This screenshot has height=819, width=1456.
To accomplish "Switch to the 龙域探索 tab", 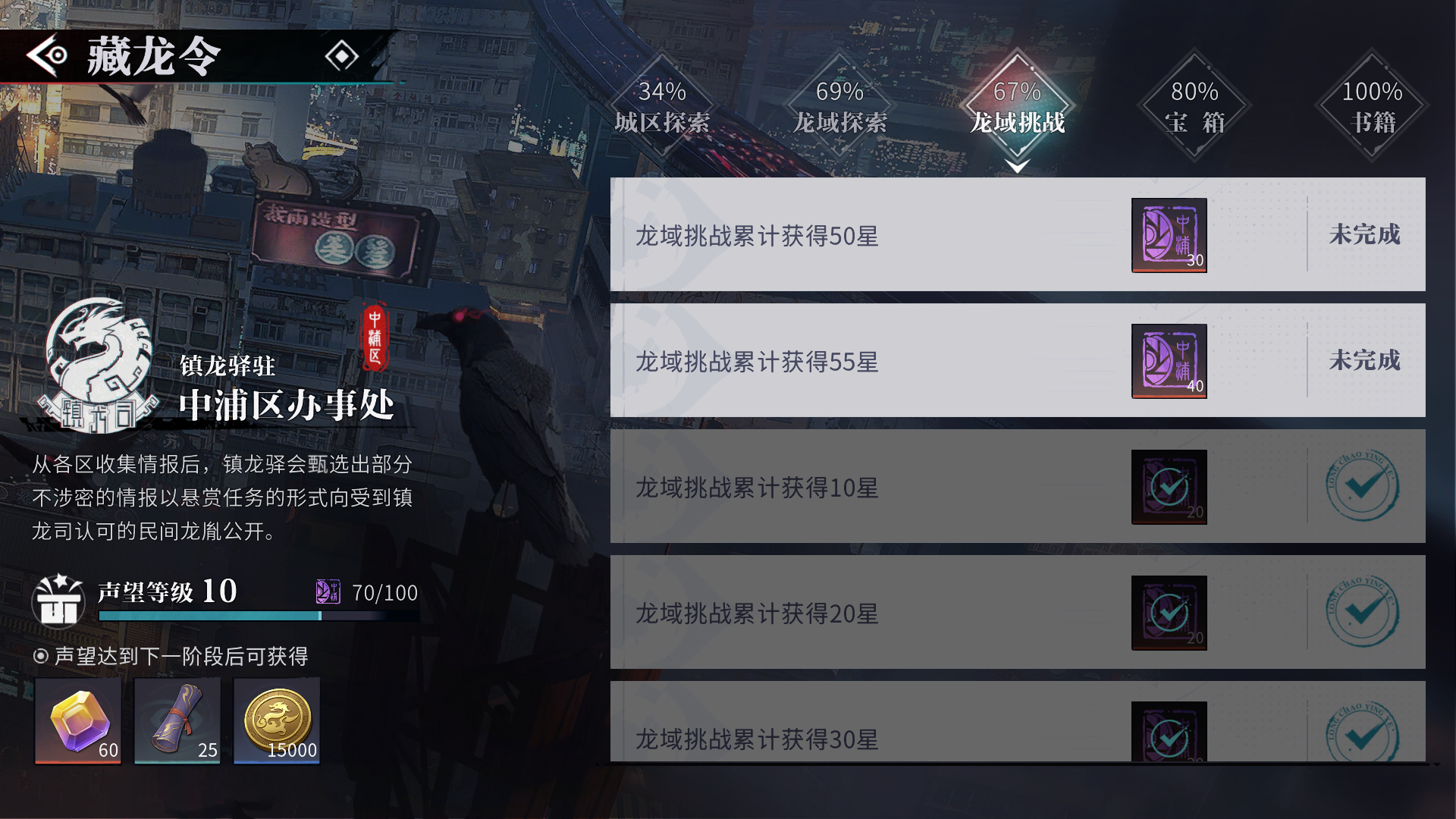I will 839,106.
